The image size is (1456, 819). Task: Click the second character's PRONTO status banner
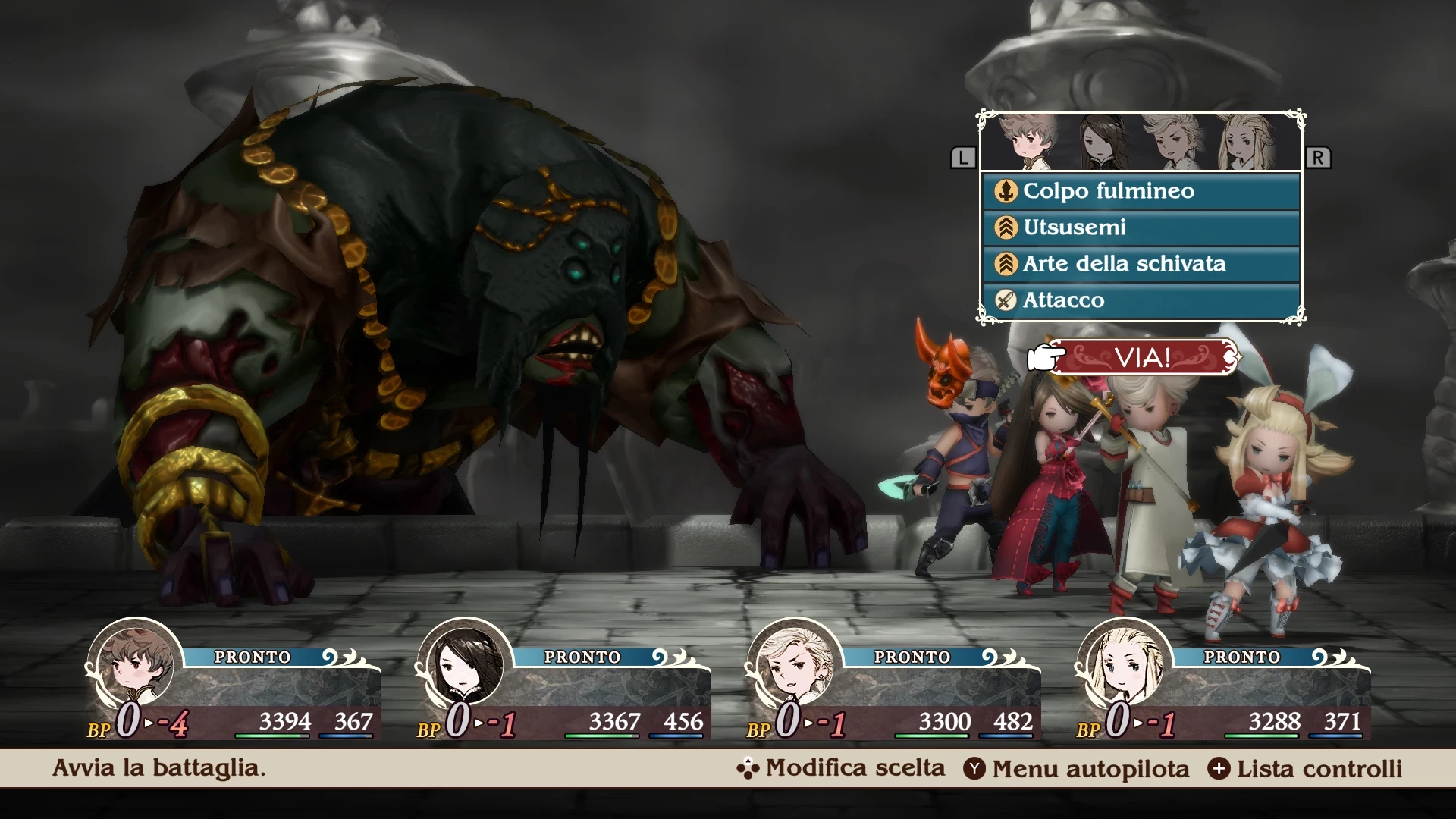[x=584, y=657]
